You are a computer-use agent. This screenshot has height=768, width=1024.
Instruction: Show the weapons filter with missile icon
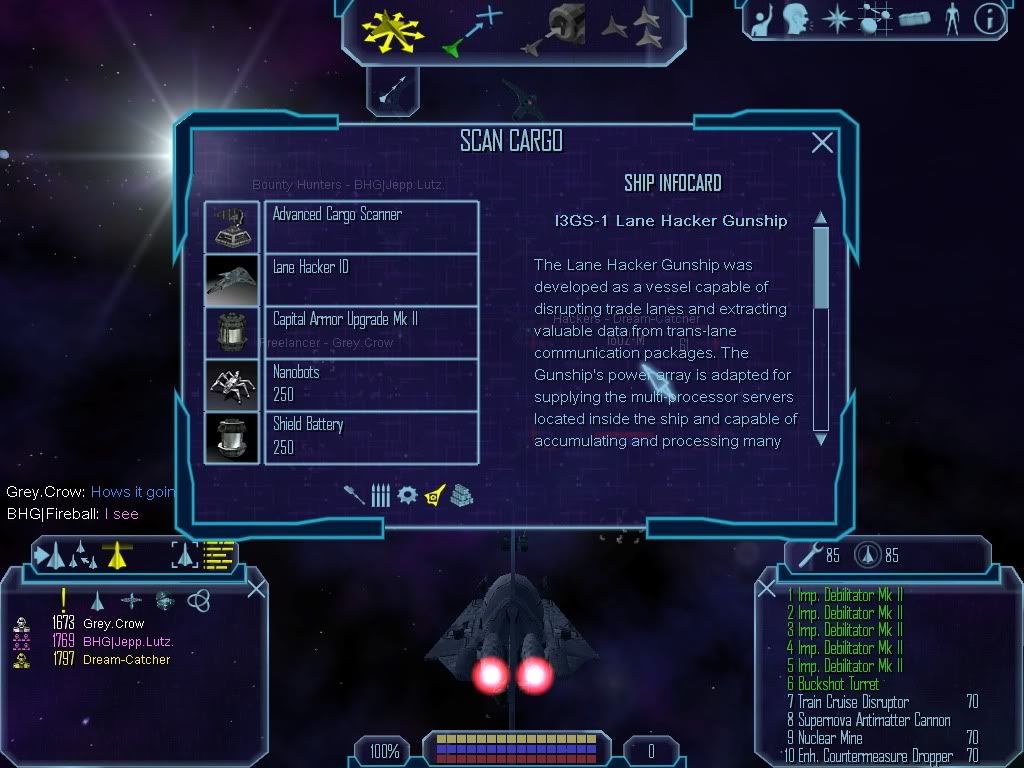pos(354,495)
